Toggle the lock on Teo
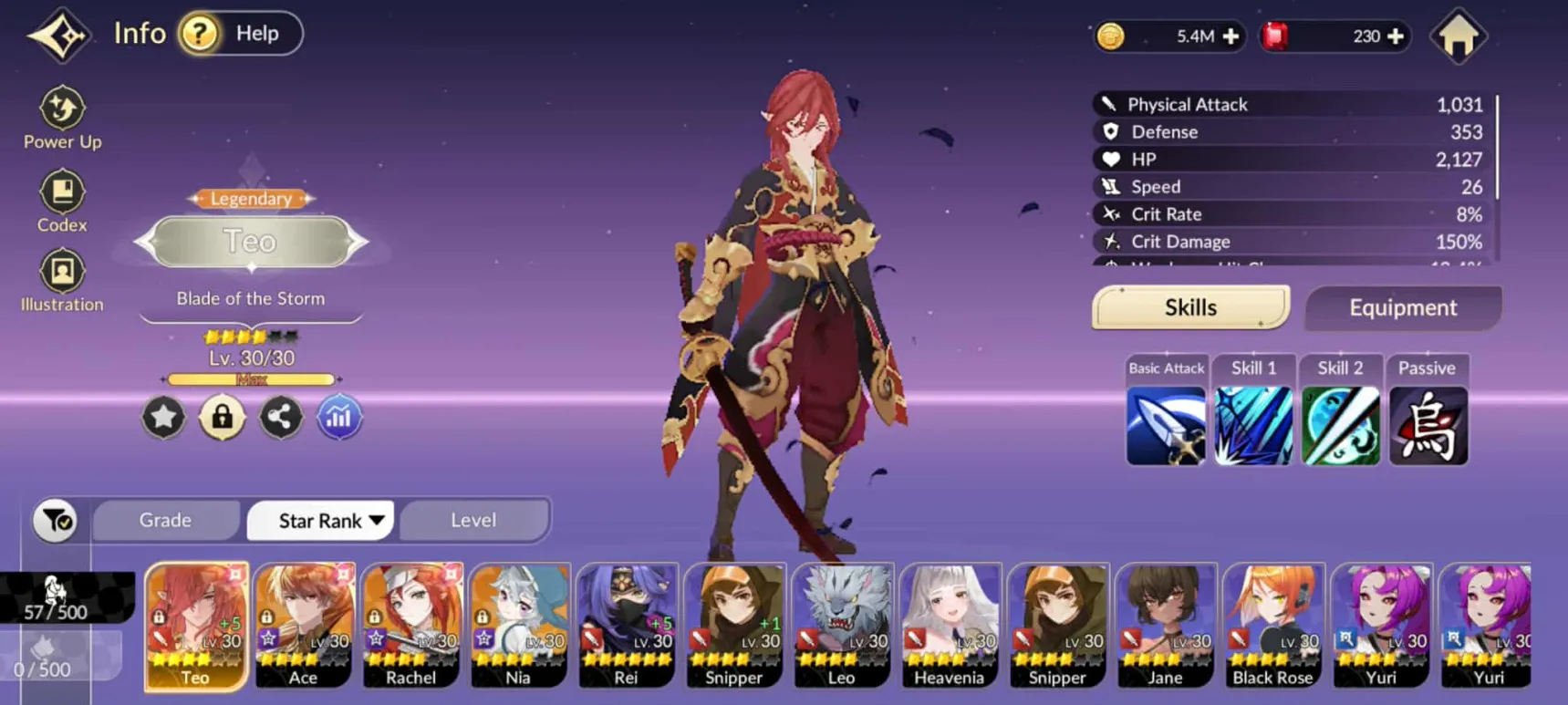The width and height of the screenshot is (1568, 705). pos(222,418)
